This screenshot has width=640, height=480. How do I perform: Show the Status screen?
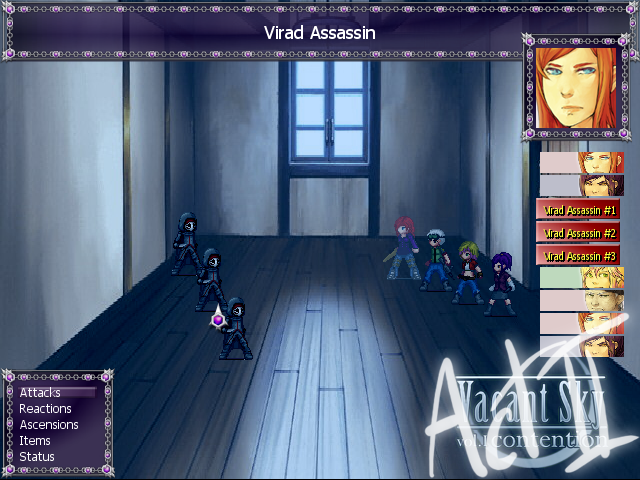pos(37,457)
